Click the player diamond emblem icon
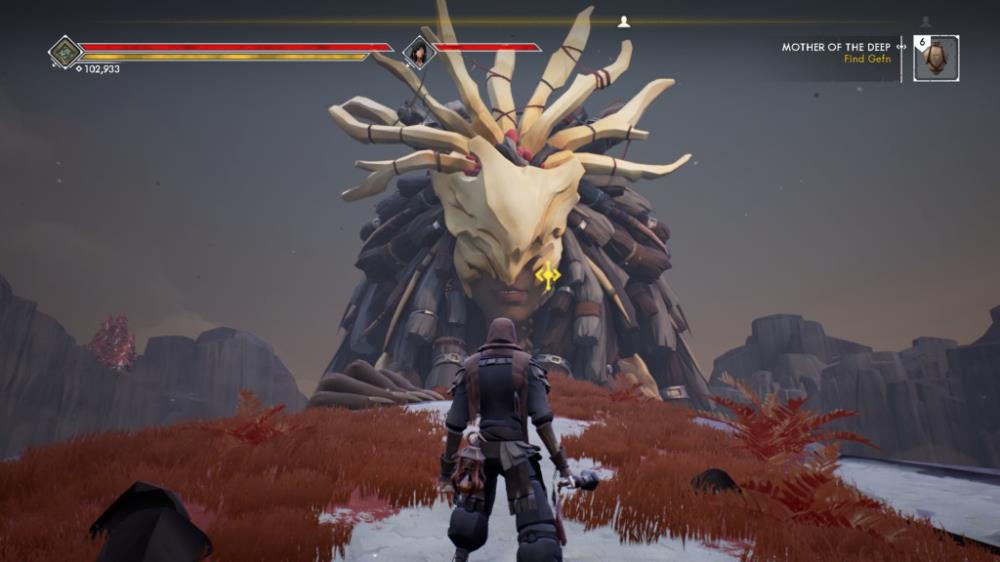This screenshot has height=562, width=1000. (65, 52)
